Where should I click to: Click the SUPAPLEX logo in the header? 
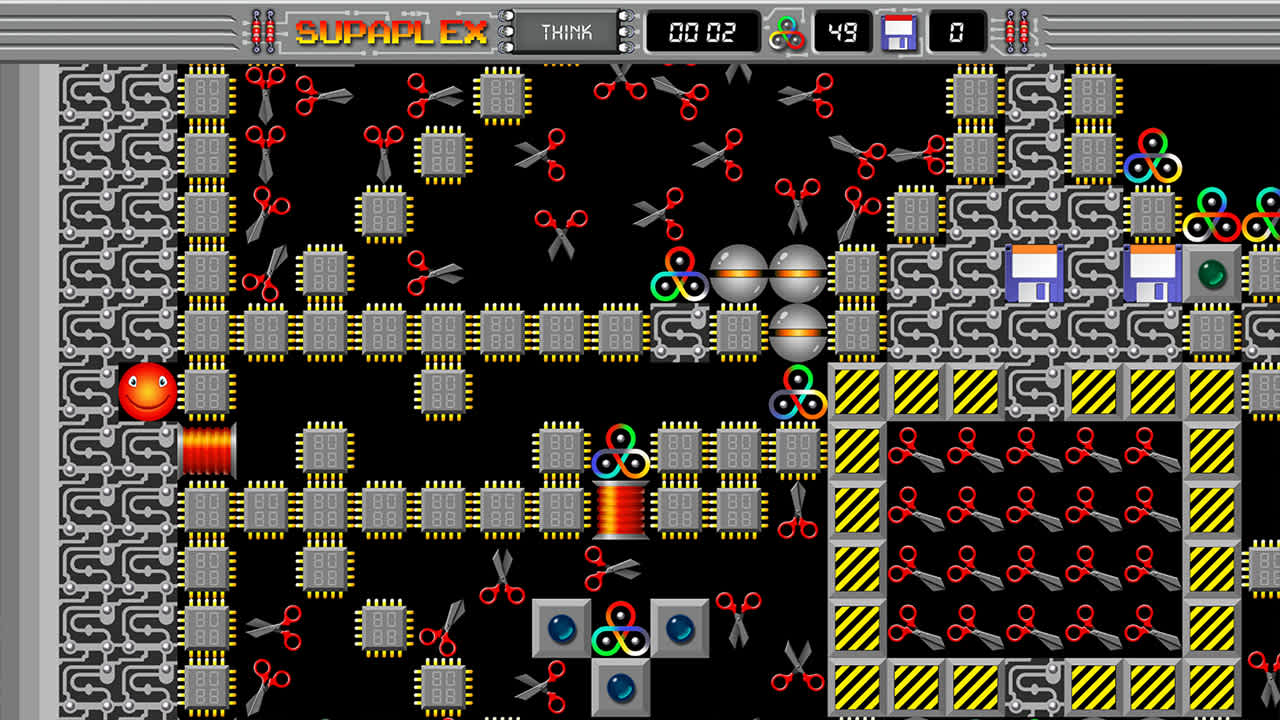coord(388,29)
